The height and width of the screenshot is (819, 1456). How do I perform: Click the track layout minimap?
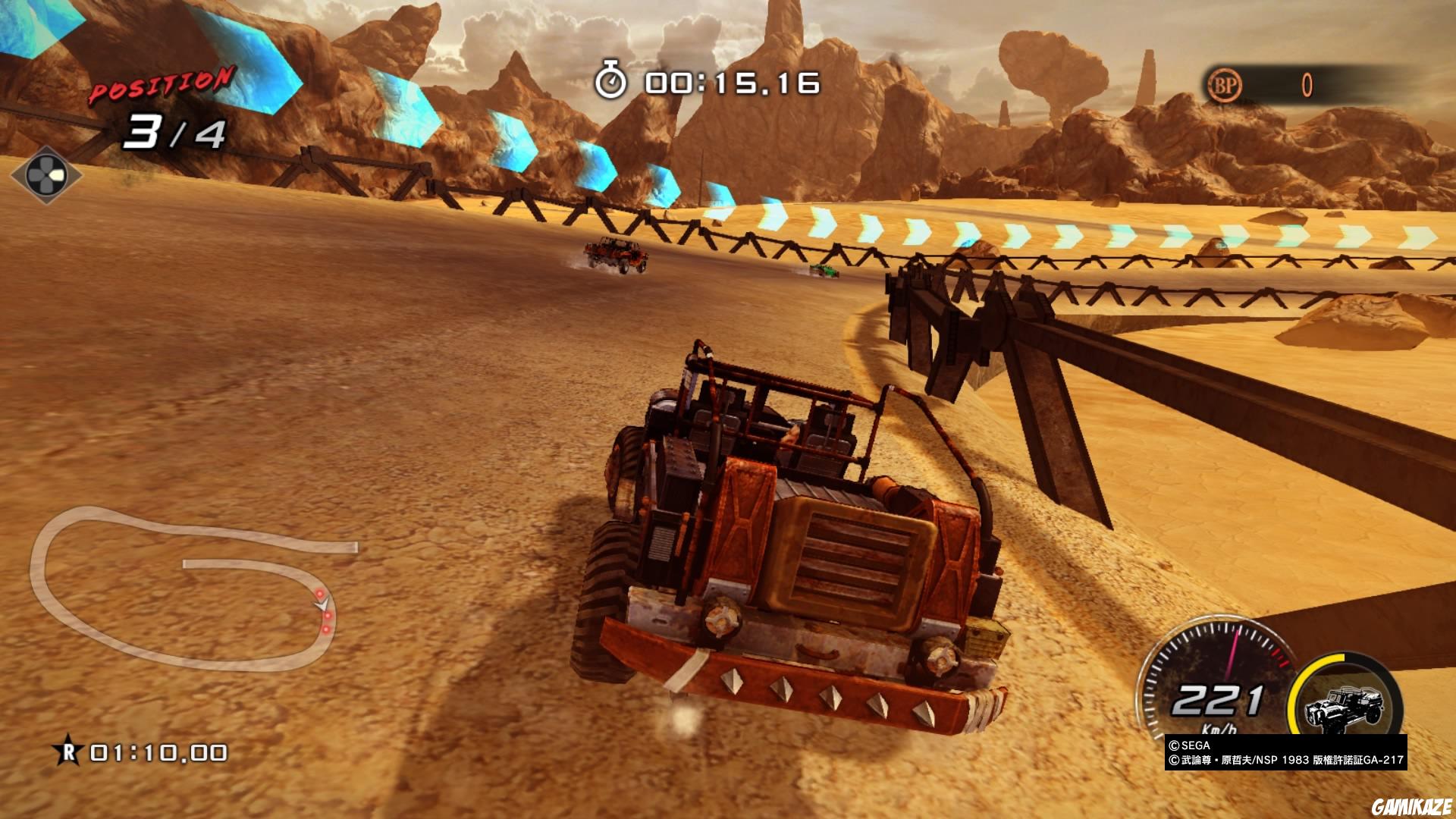(190, 588)
